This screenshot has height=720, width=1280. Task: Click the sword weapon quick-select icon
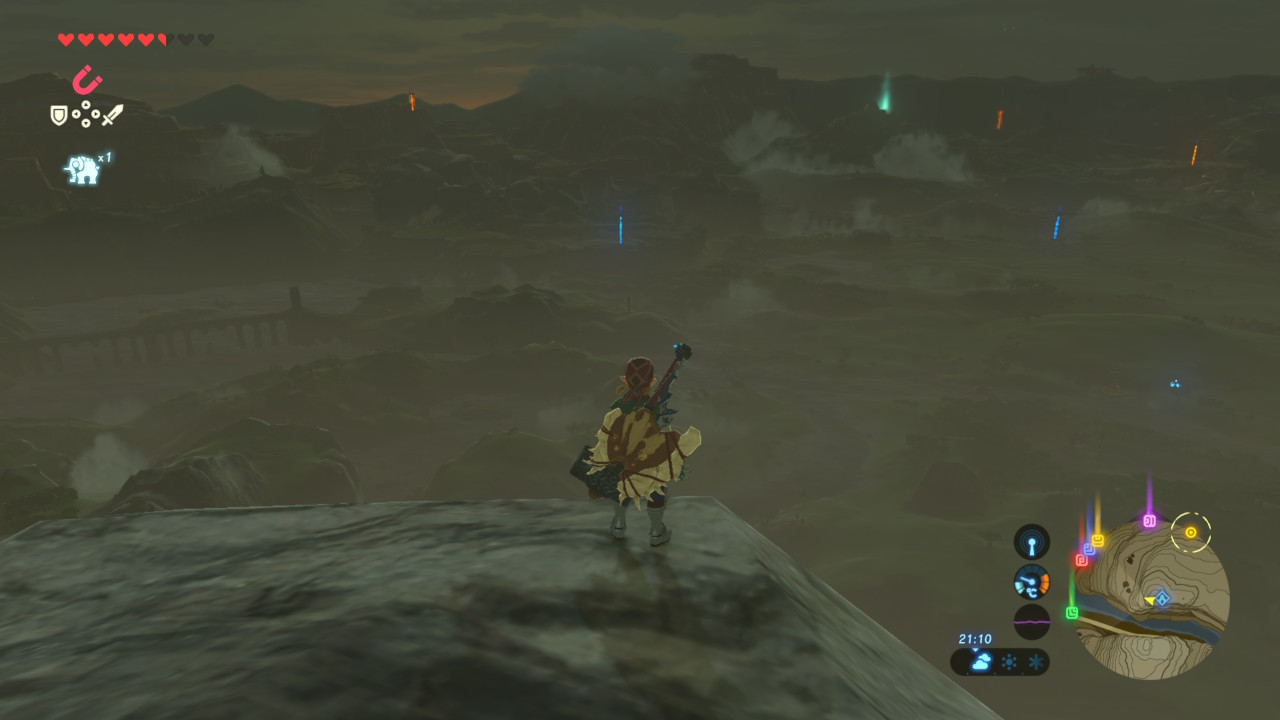112,115
